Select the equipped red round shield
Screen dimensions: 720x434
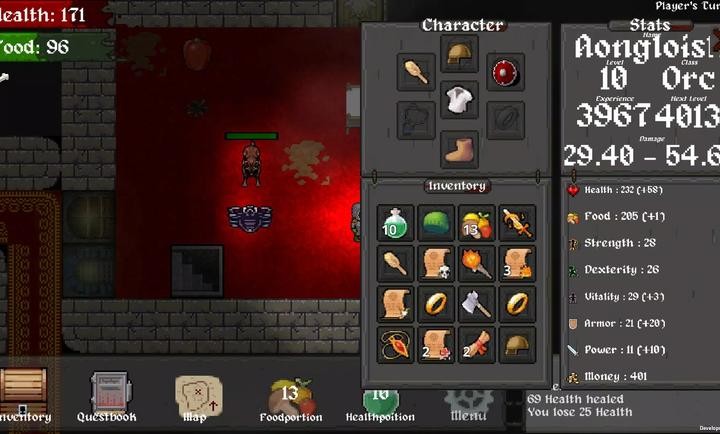click(505, 73)
